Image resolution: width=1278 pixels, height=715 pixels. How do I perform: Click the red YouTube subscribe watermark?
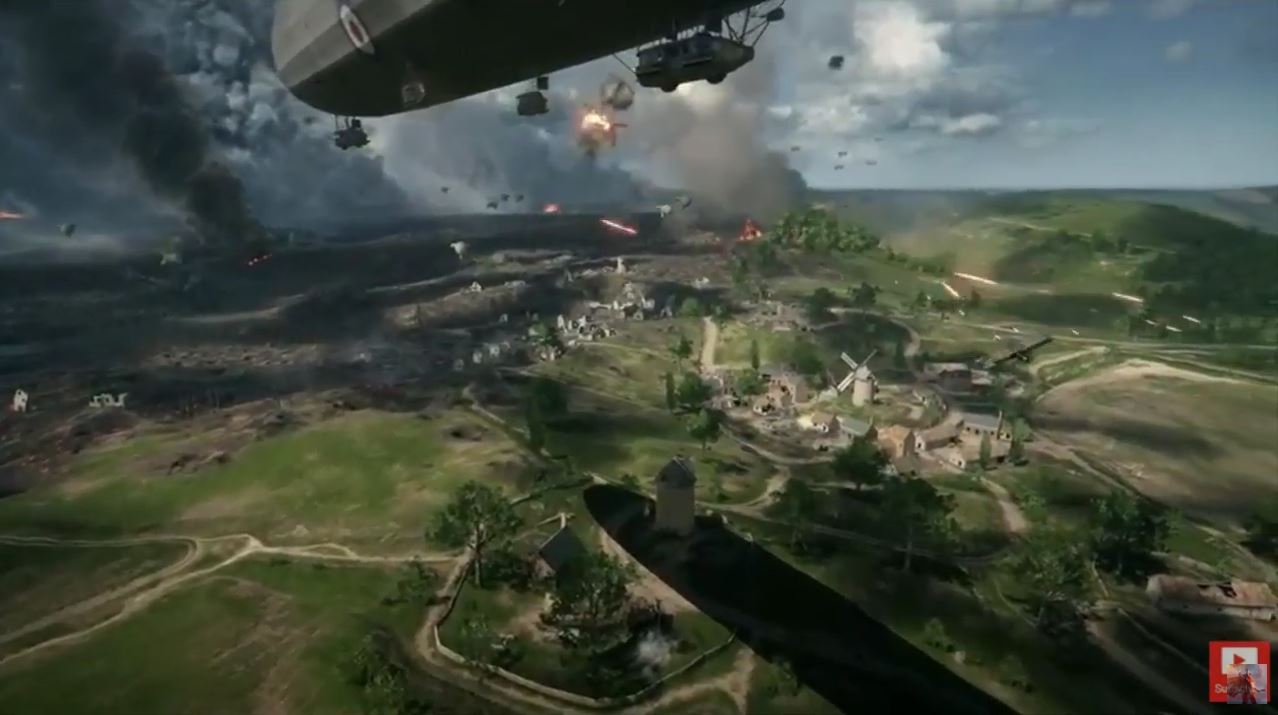click(x=1238, y=672)
